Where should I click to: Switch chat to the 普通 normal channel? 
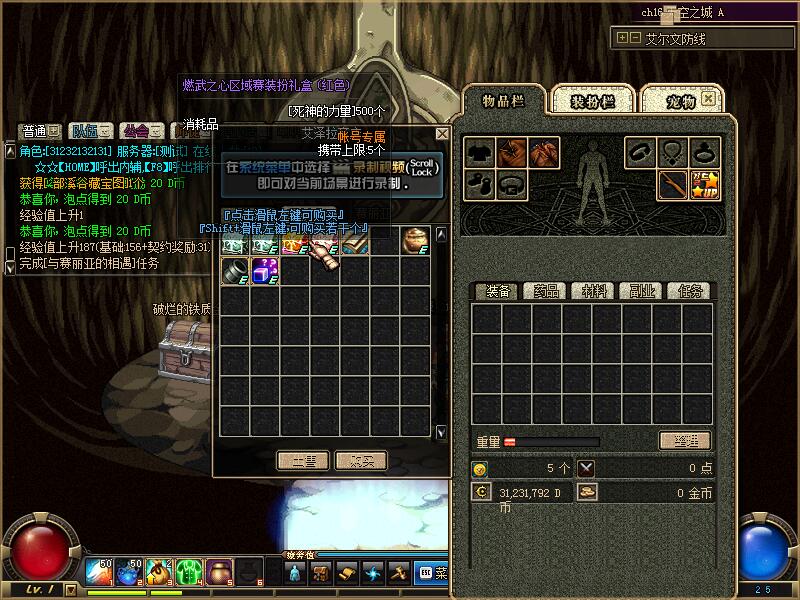click(34, 131)
